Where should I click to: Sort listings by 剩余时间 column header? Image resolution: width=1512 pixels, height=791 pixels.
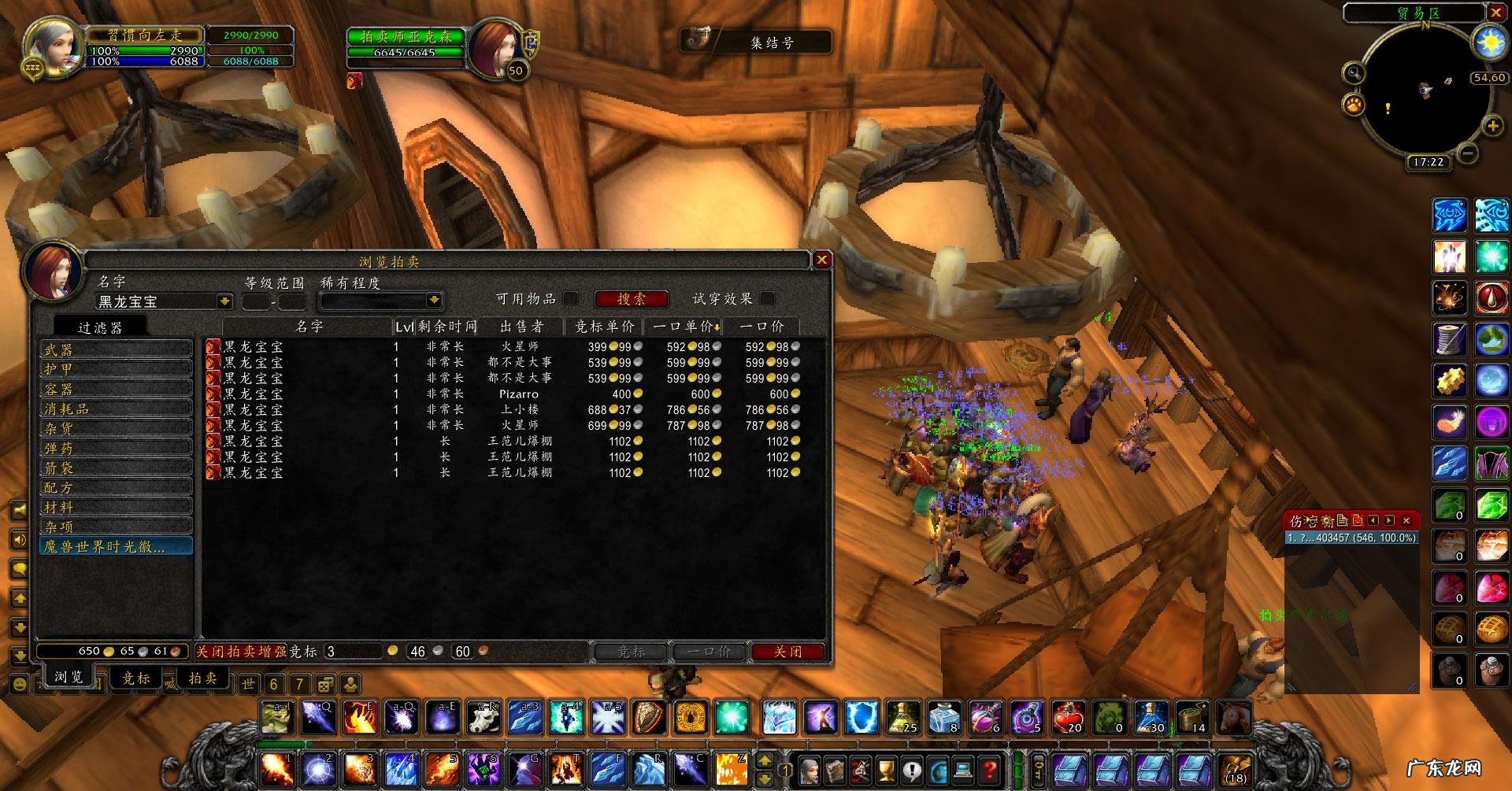click(447, 326)
